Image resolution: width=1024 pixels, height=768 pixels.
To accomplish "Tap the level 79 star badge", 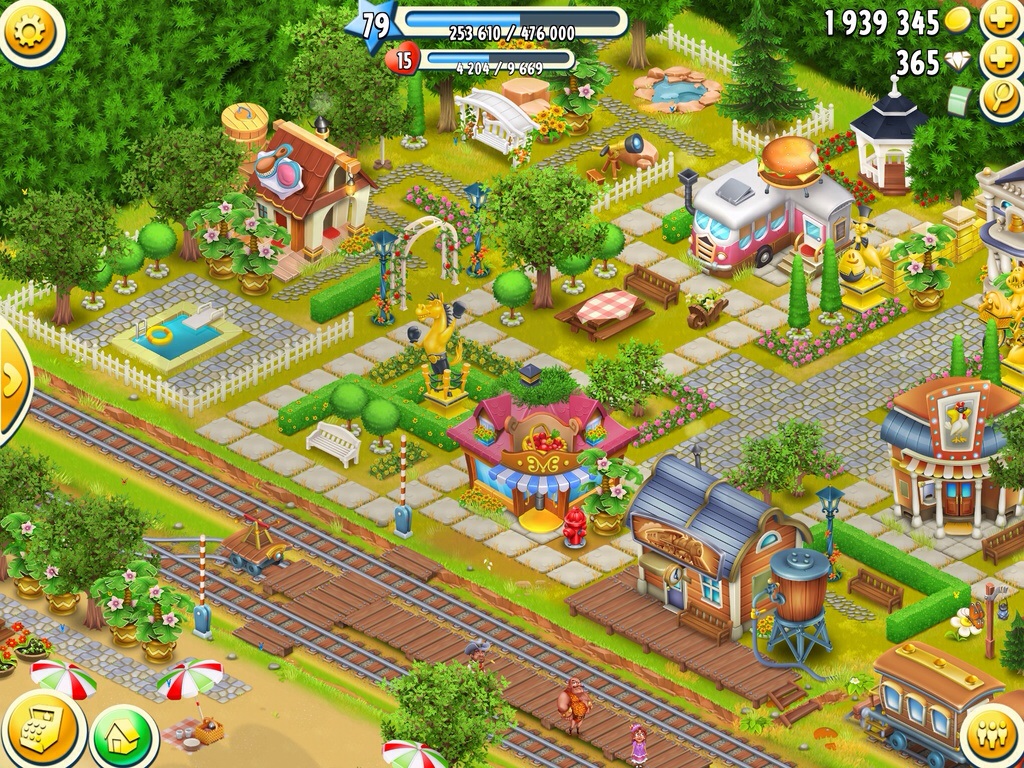I will (x=372, y=24).
